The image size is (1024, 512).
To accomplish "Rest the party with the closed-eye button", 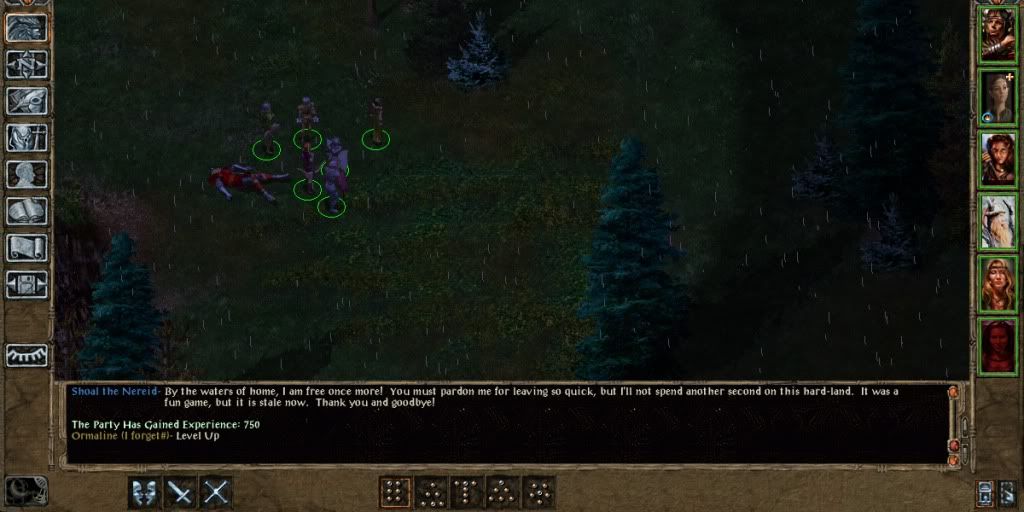I will point(27,355).
